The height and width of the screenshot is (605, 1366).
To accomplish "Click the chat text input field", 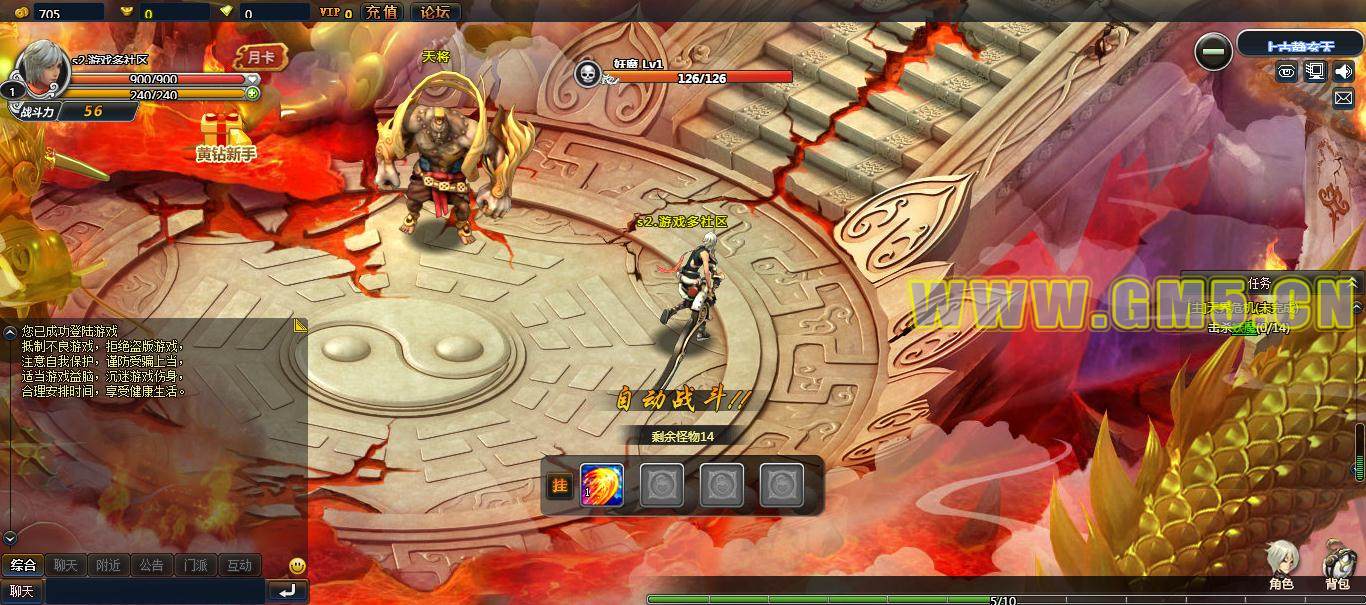I will point(155,591).
